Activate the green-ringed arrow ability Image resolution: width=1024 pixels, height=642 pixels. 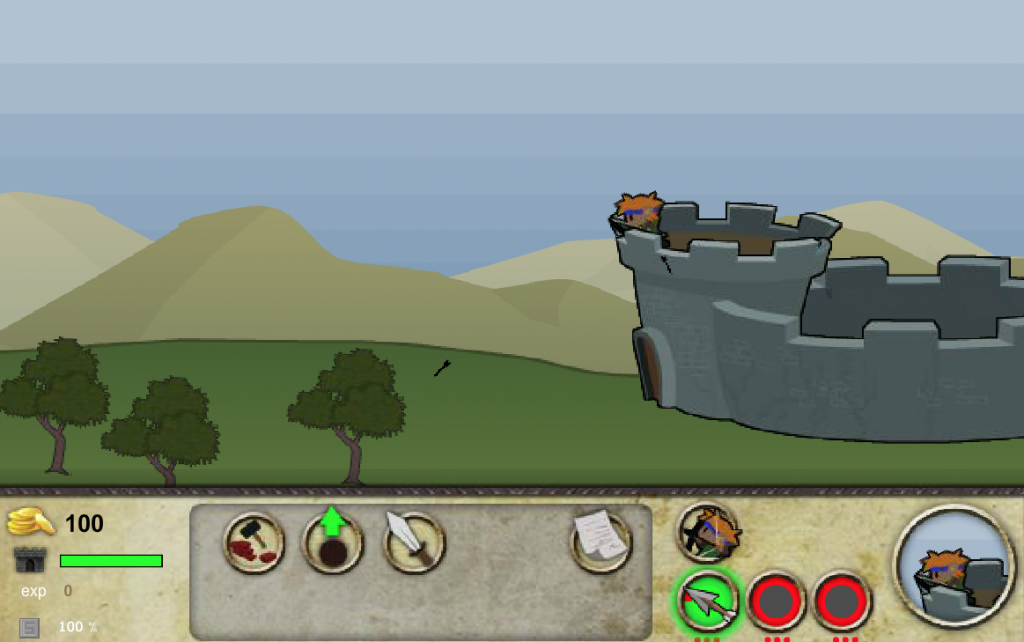tap(709, 601)
